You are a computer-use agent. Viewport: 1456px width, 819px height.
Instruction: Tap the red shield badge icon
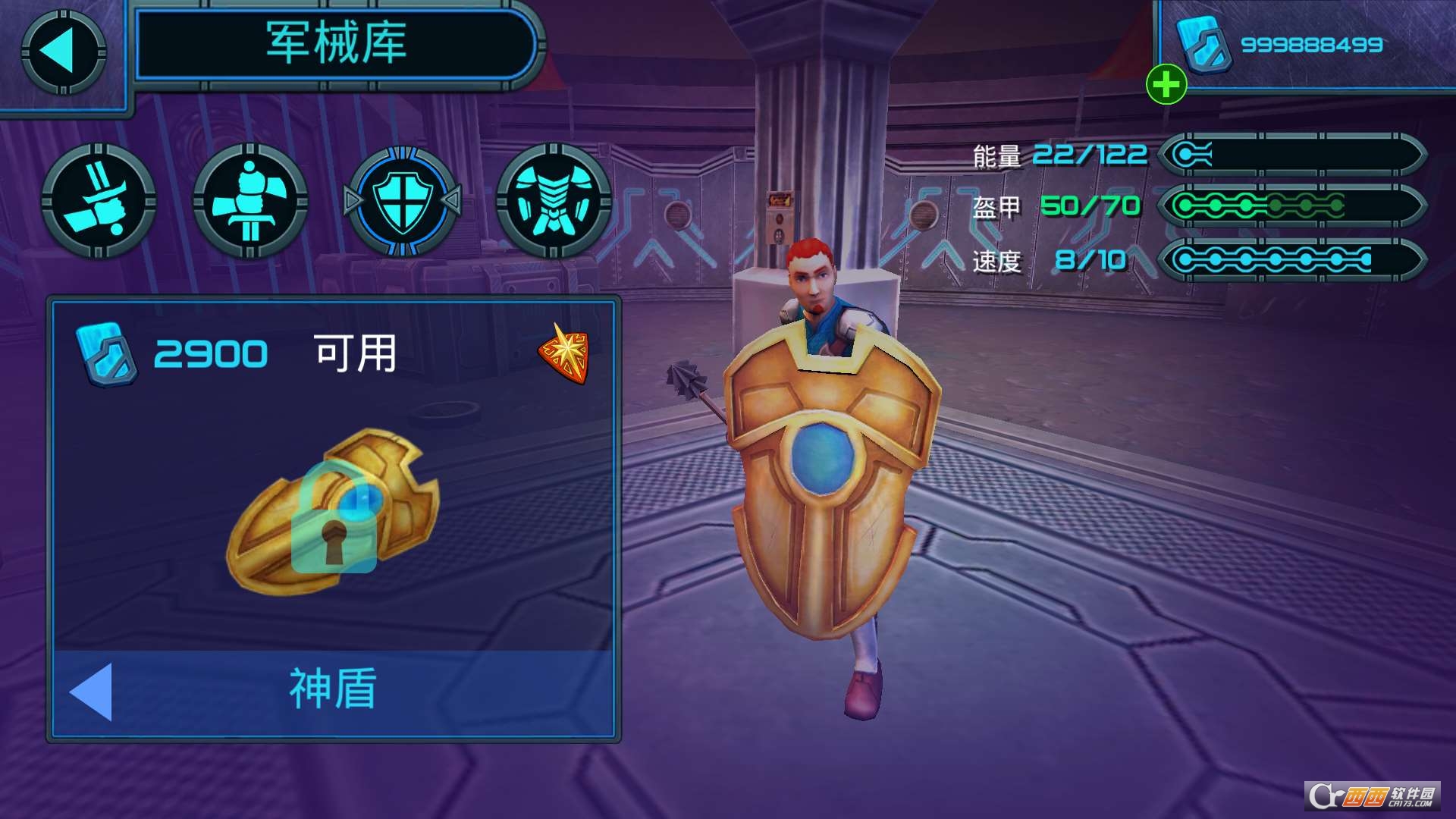tap(565, 353)
